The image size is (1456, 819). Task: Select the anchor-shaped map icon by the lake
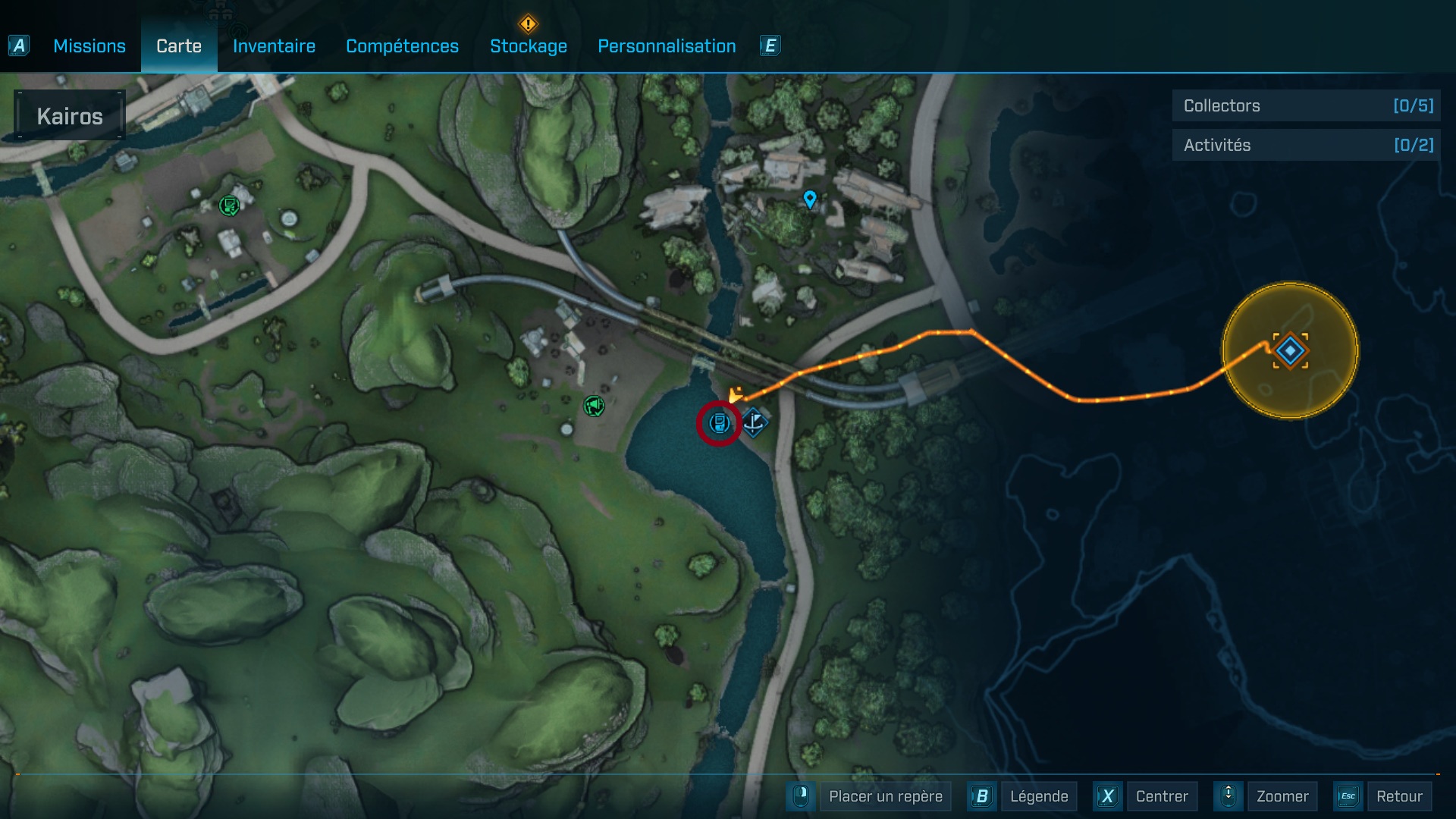pos(754,422)
